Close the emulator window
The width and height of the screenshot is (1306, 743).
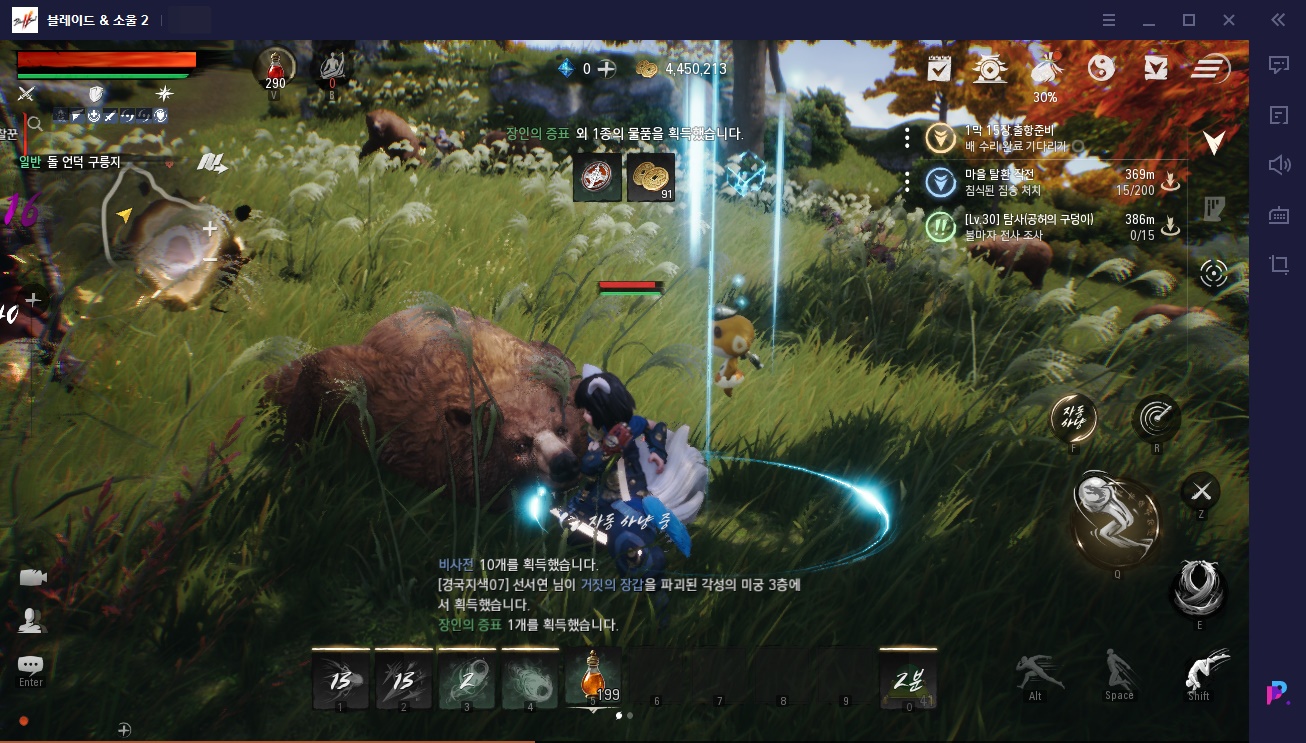click(x=1229, y=20)
